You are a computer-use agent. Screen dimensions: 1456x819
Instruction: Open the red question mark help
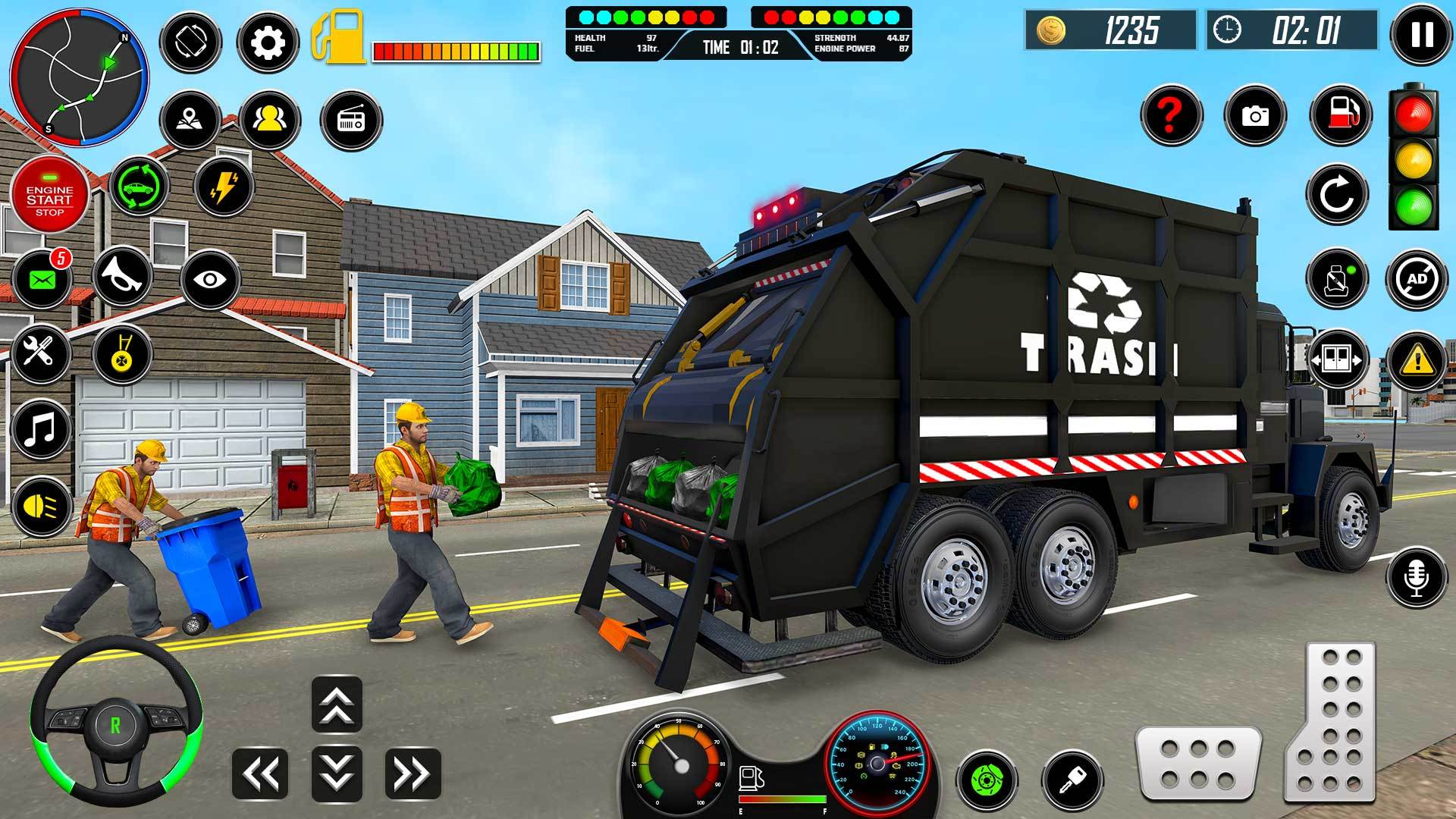click(1171, 115)
